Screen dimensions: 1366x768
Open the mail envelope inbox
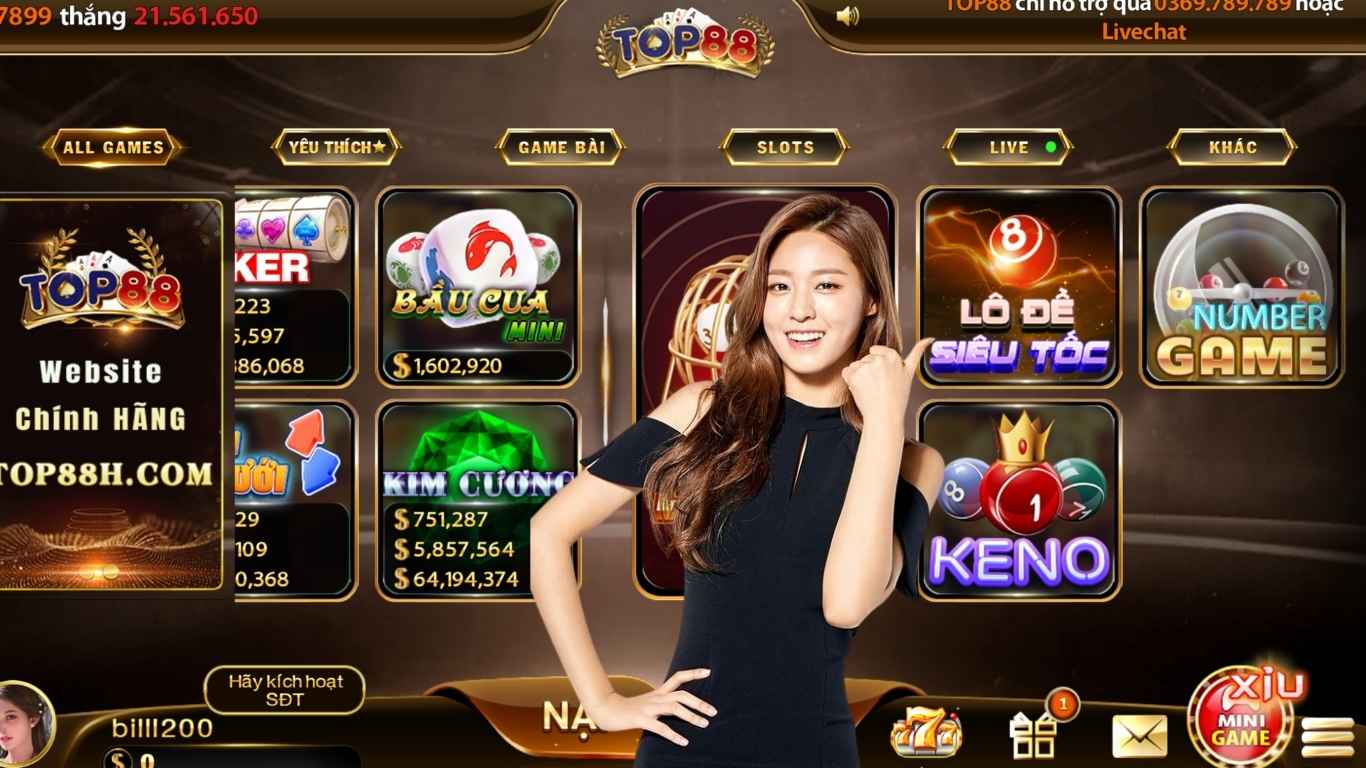click(x=1140, y=733)
